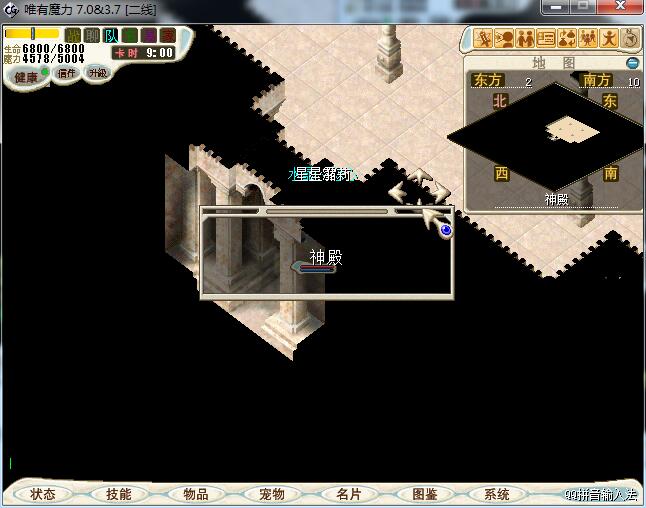The height and width of the screenshot is (508, 646).
Task: Toggle the 聊 chat mode icon
Action: click(x=92, y=36)
